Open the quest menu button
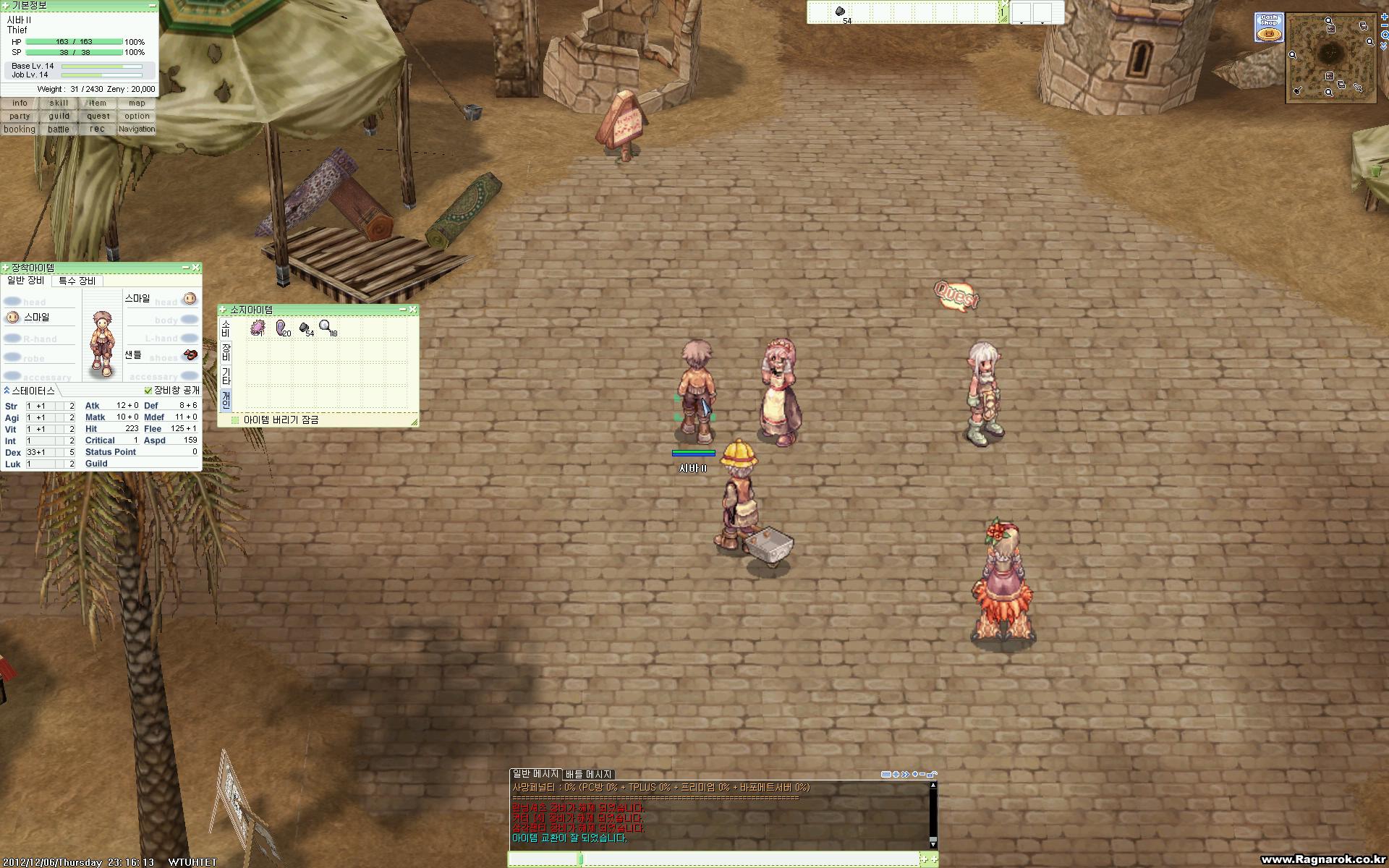This screenshot has width=1389, height=868. point(98,116)
